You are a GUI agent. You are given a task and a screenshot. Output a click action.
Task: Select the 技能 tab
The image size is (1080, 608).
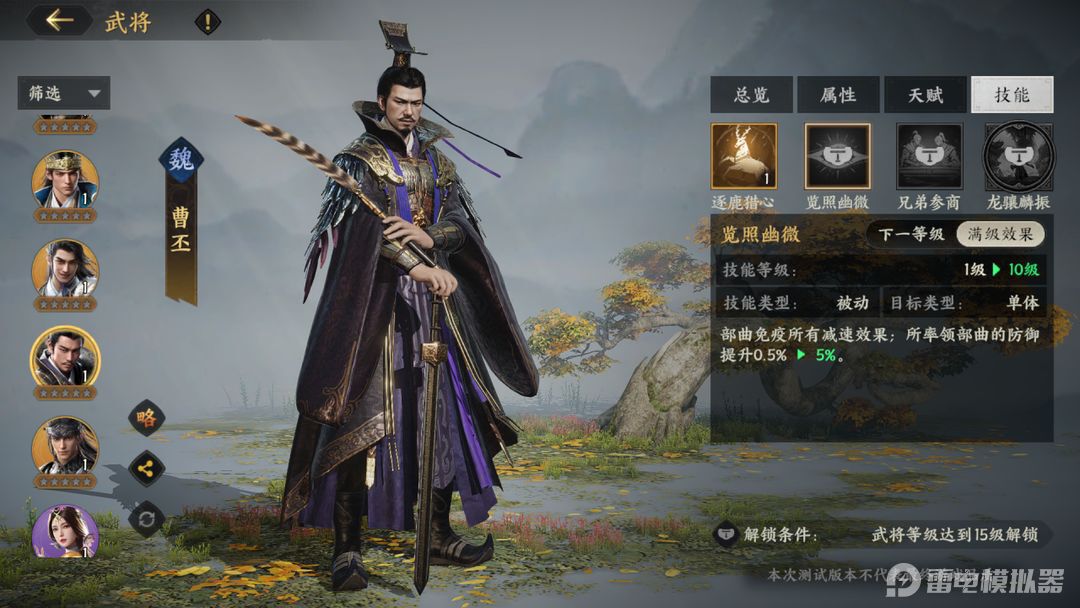click(x=1011, y=95)
